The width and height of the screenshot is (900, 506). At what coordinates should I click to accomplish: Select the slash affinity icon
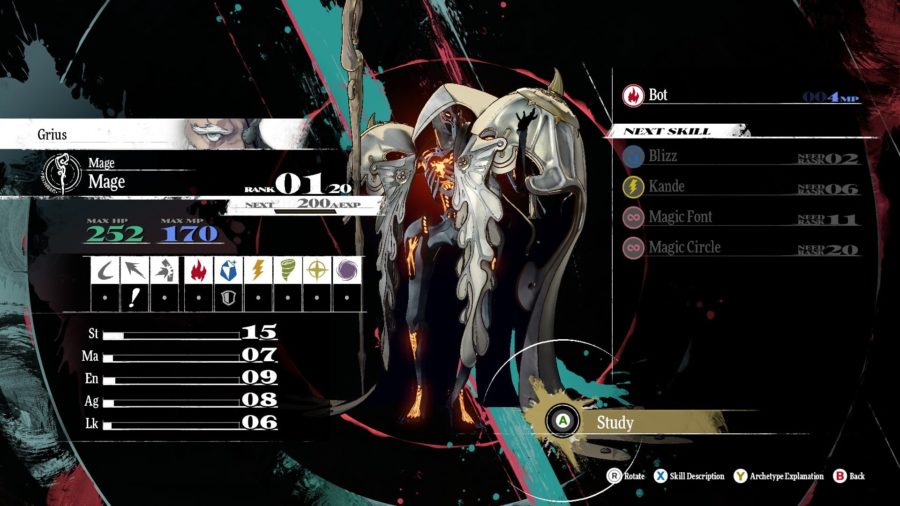coord(105,270)
